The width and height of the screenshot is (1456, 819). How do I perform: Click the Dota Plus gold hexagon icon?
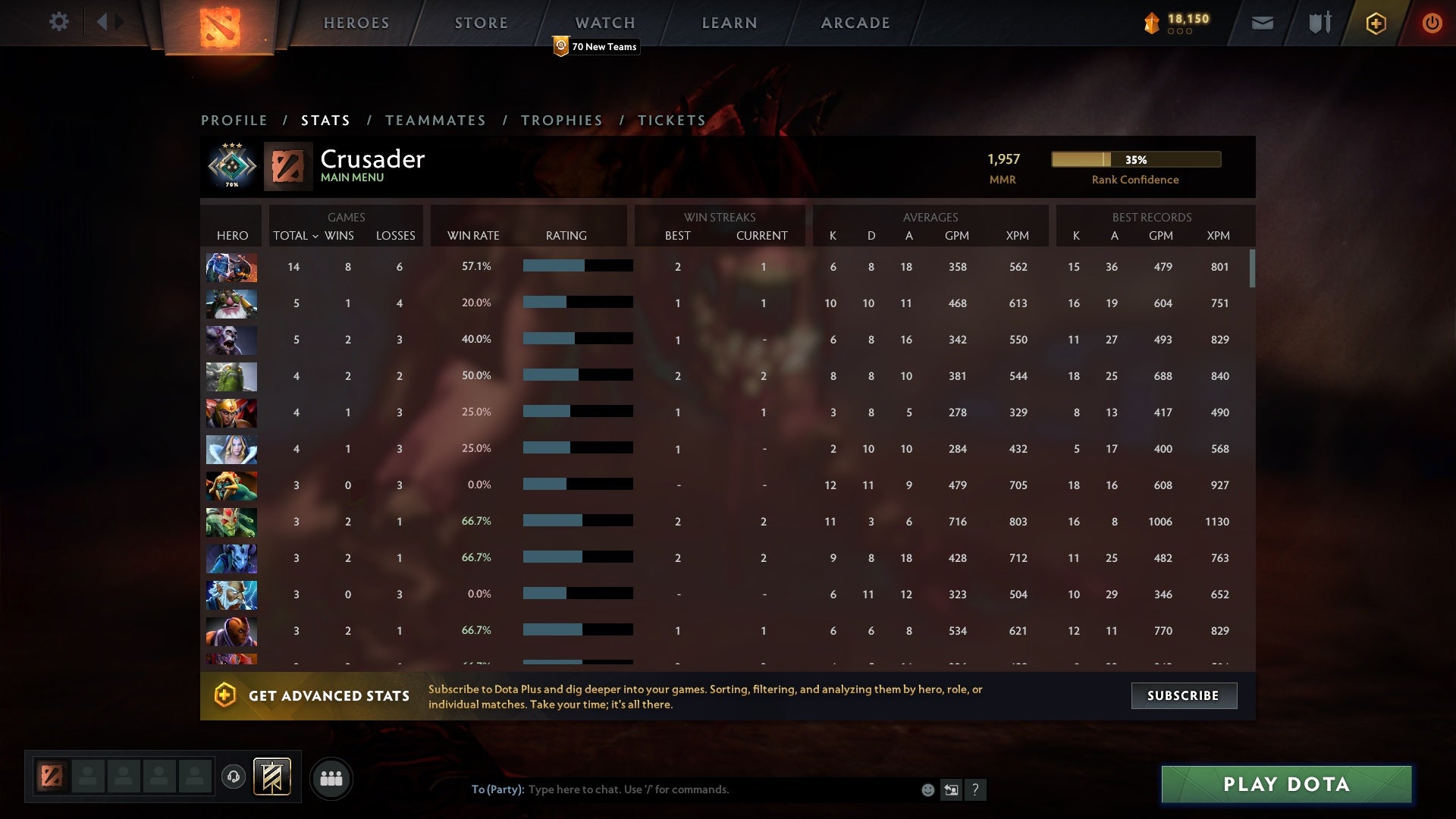click(1376, 23)
